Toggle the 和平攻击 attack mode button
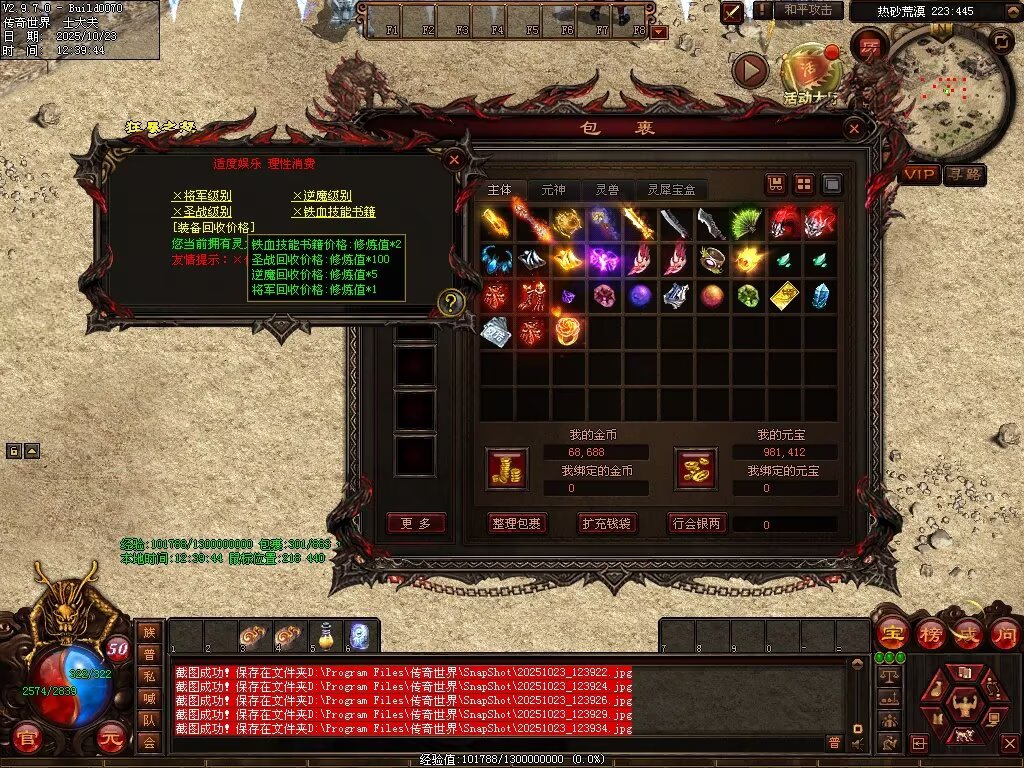 pos(807,10)
